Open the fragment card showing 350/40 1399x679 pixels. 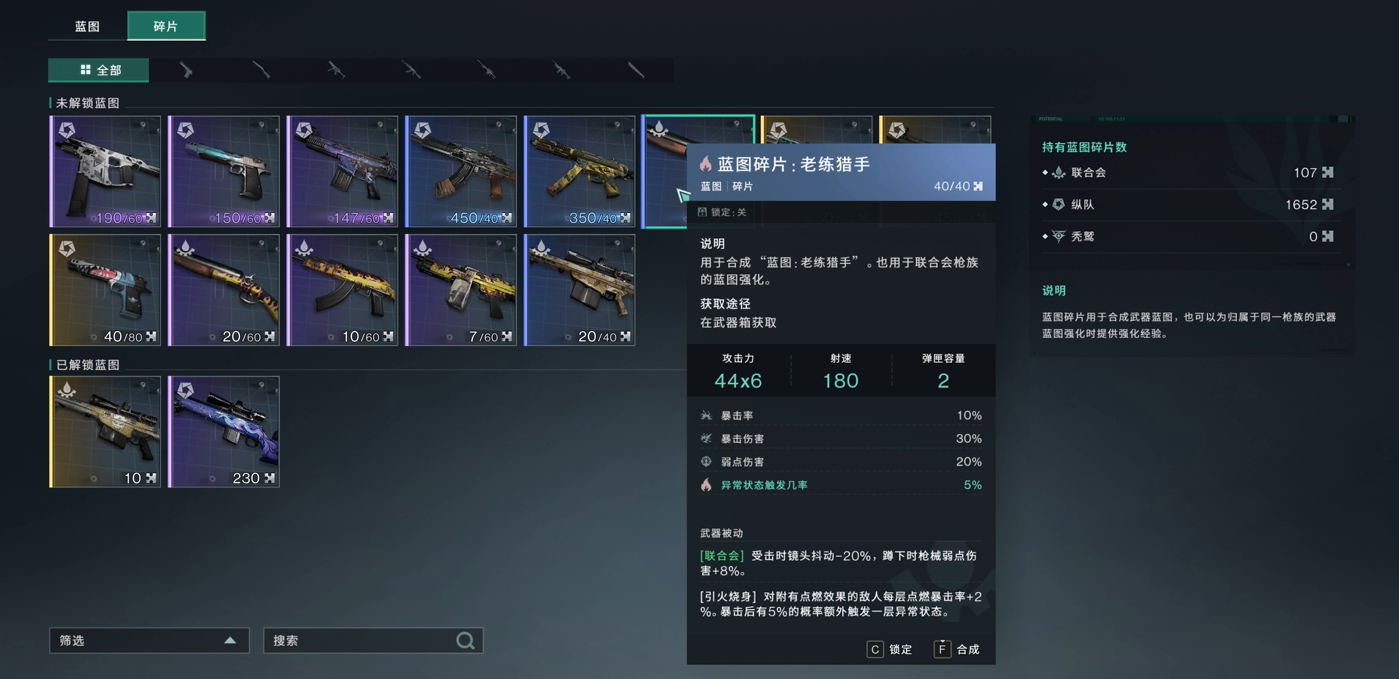point(580,172)
